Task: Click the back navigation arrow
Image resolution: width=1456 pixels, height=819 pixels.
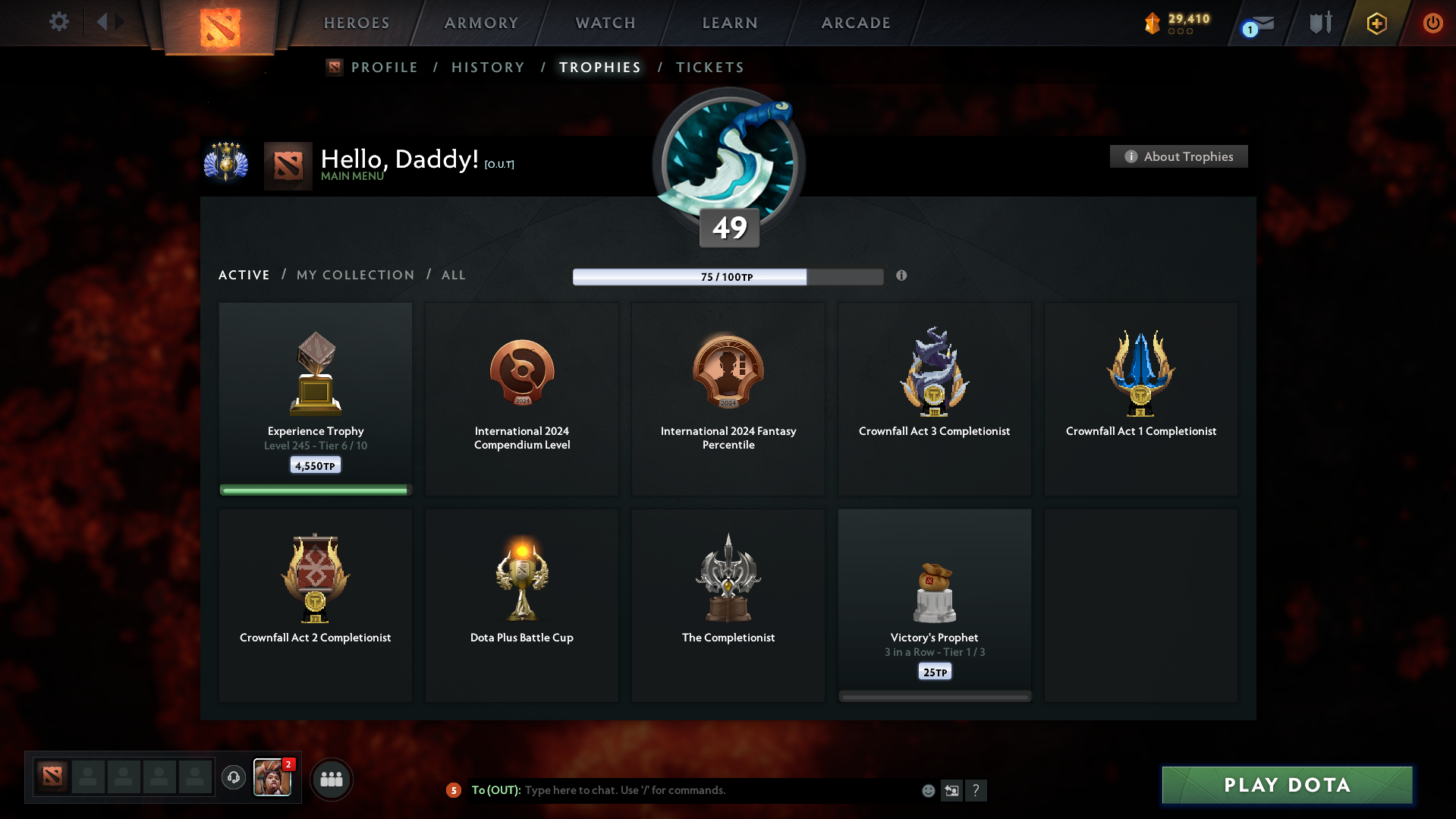Action: pos(104,22)
